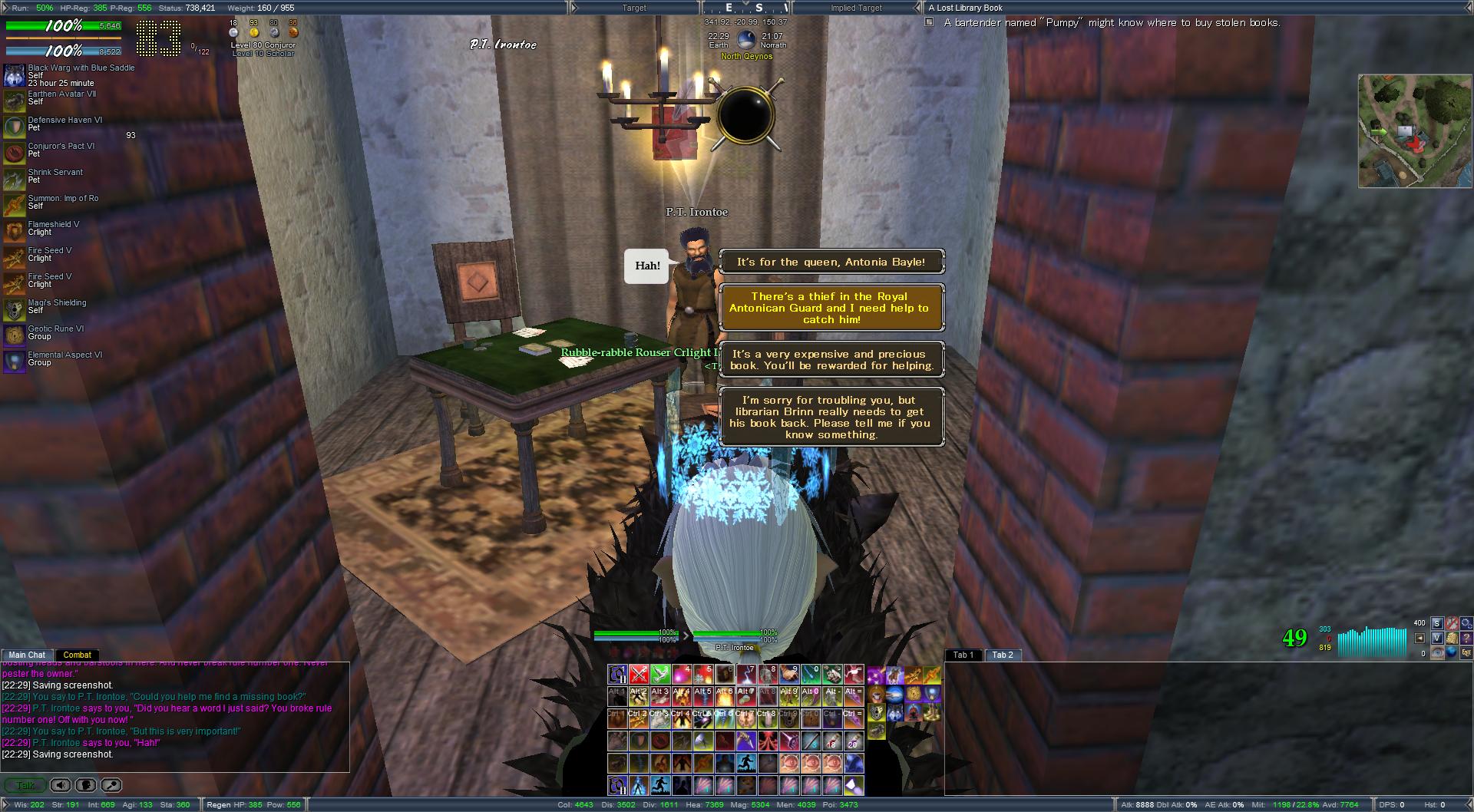Choose "It's for the queen, Antonia Bayle!" reply
Image resolution: width=1474 pixels, height=812 pixels.
[x=831, y=262]
